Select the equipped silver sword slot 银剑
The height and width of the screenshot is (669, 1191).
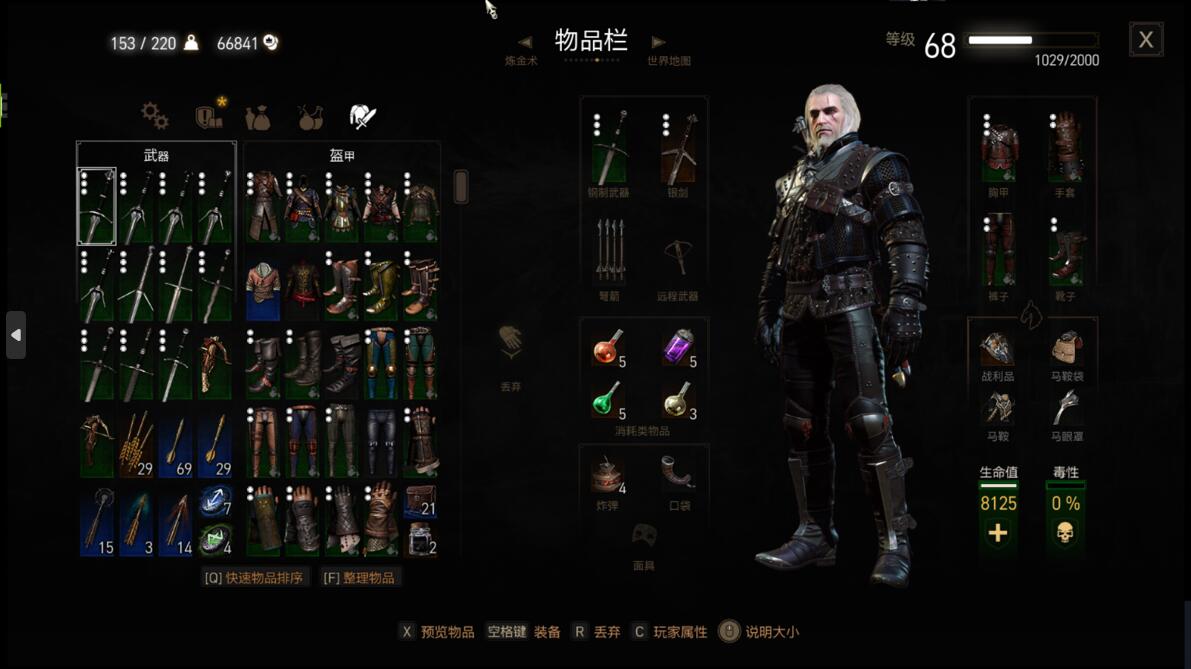(678, 148)
